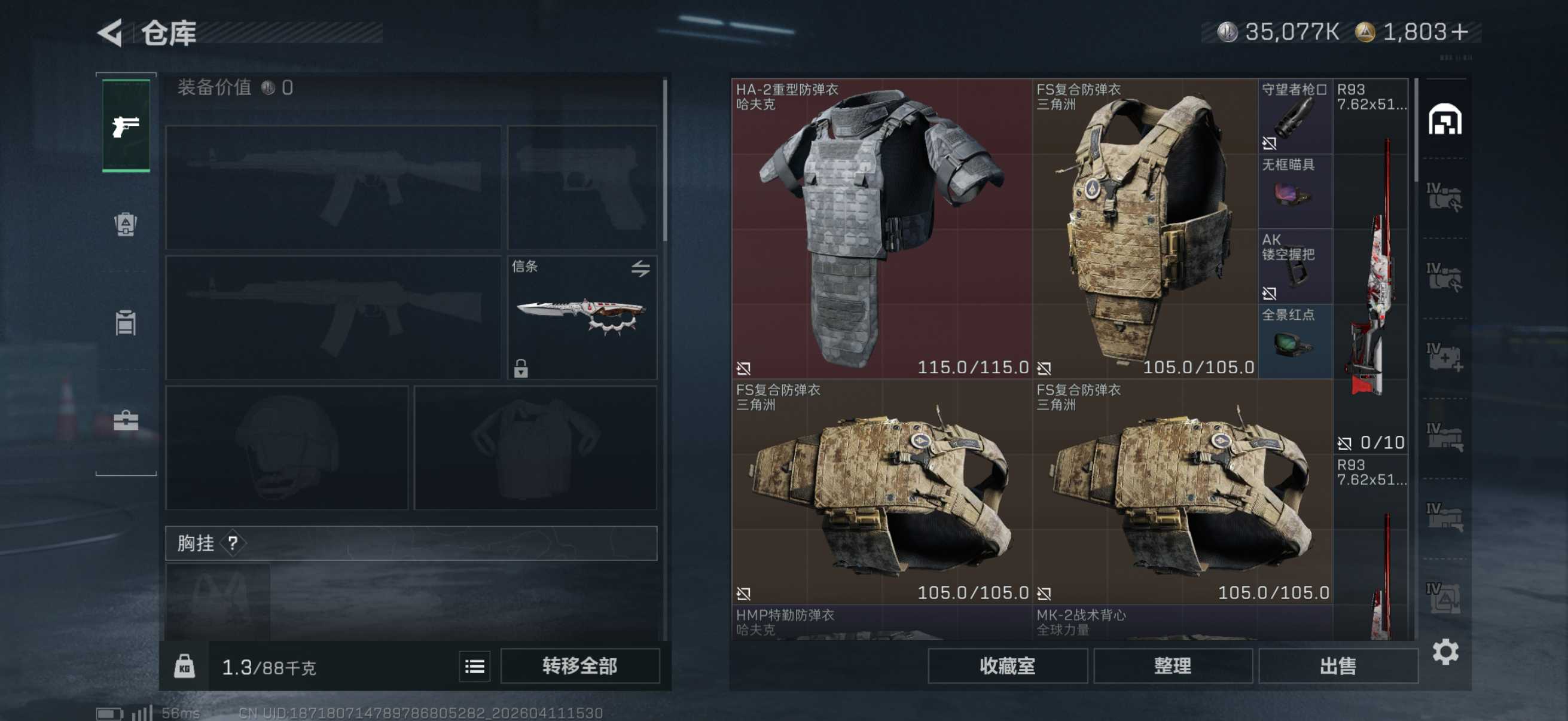Swap the 信条 melee weapon
Screen dimensions: 1568x721
640,268
